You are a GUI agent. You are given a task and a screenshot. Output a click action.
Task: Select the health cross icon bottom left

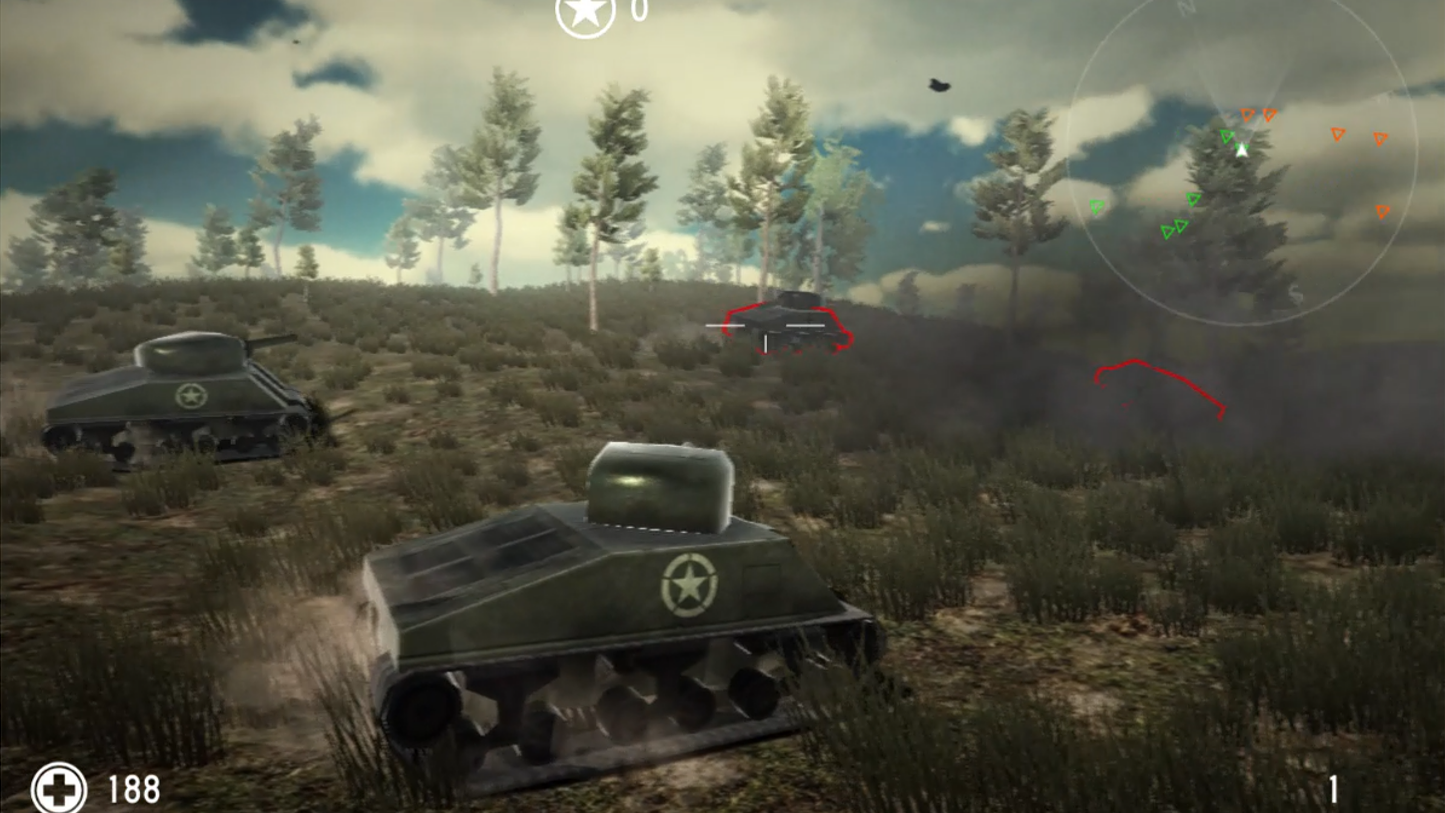pos(59,789)
